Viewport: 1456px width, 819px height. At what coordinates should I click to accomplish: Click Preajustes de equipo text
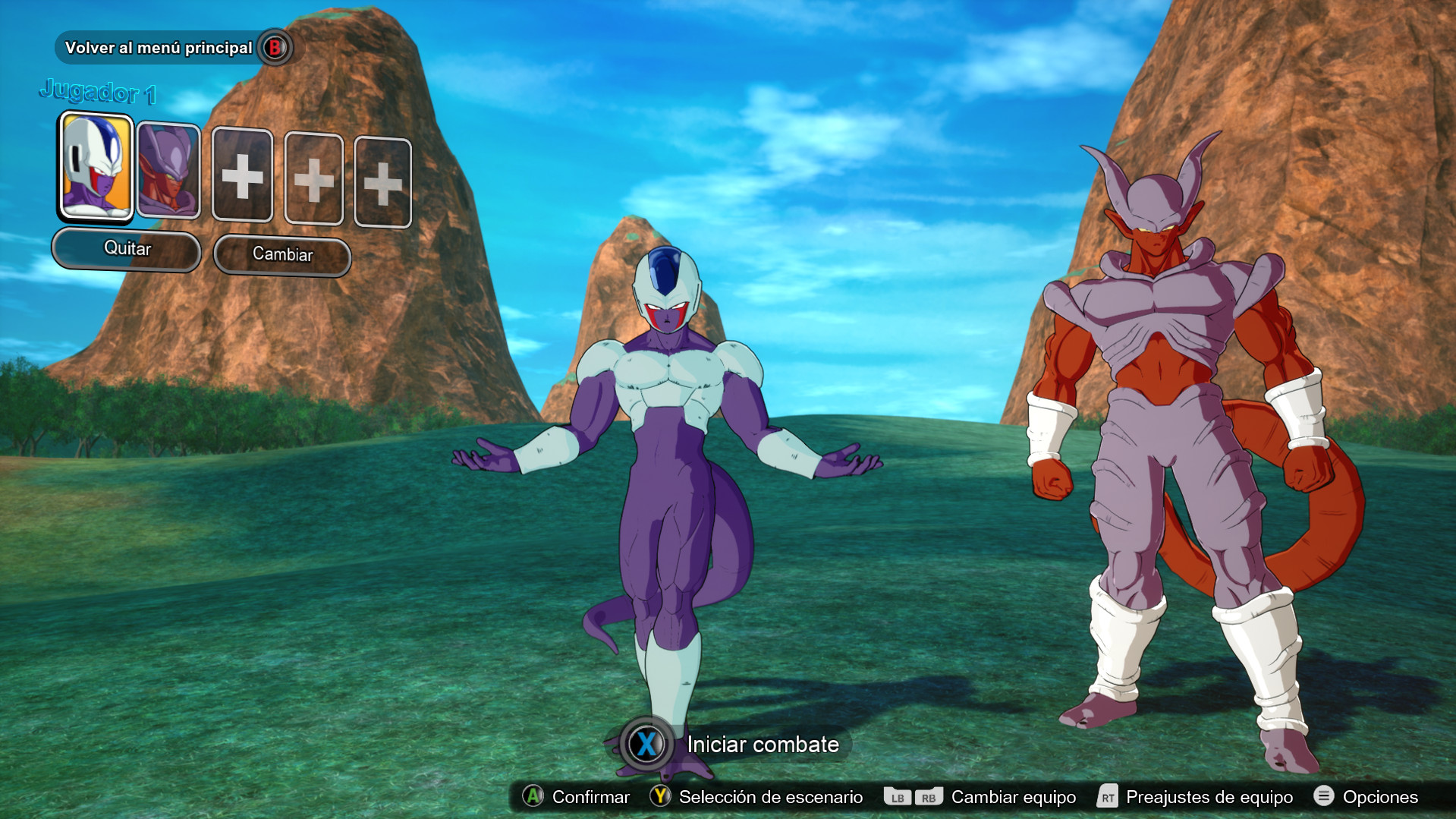1209,797
